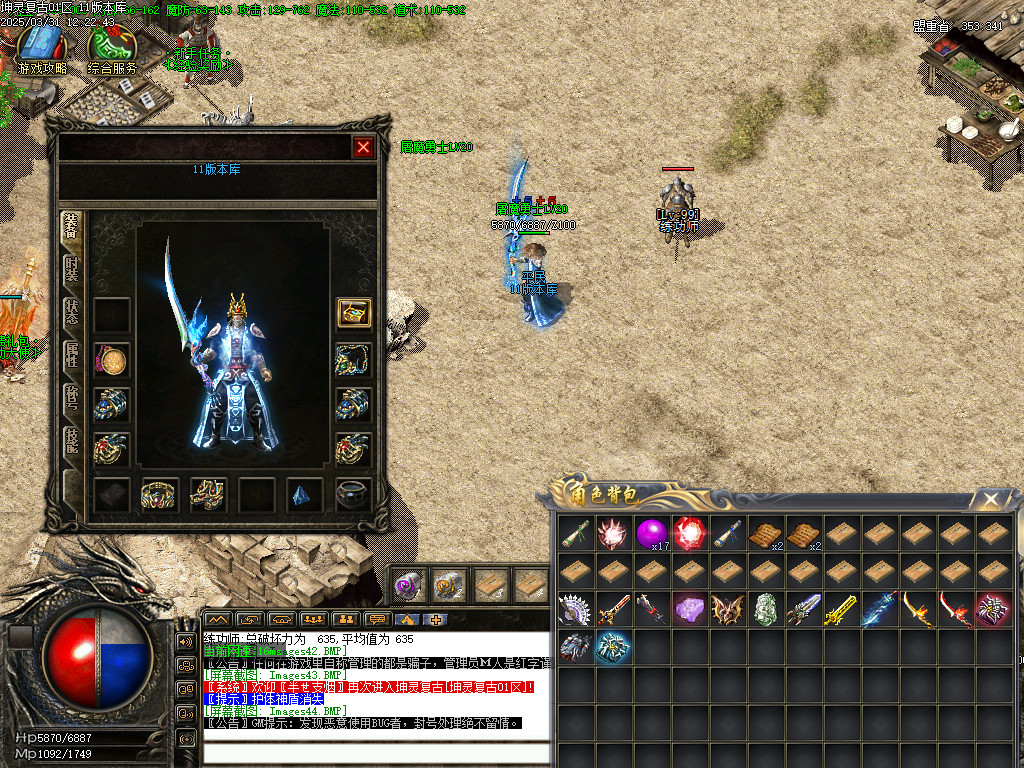The height and width of the screenshot is (768, 1024).
Task: Select the blue crystal gem slot
Action: coord(305,494)
